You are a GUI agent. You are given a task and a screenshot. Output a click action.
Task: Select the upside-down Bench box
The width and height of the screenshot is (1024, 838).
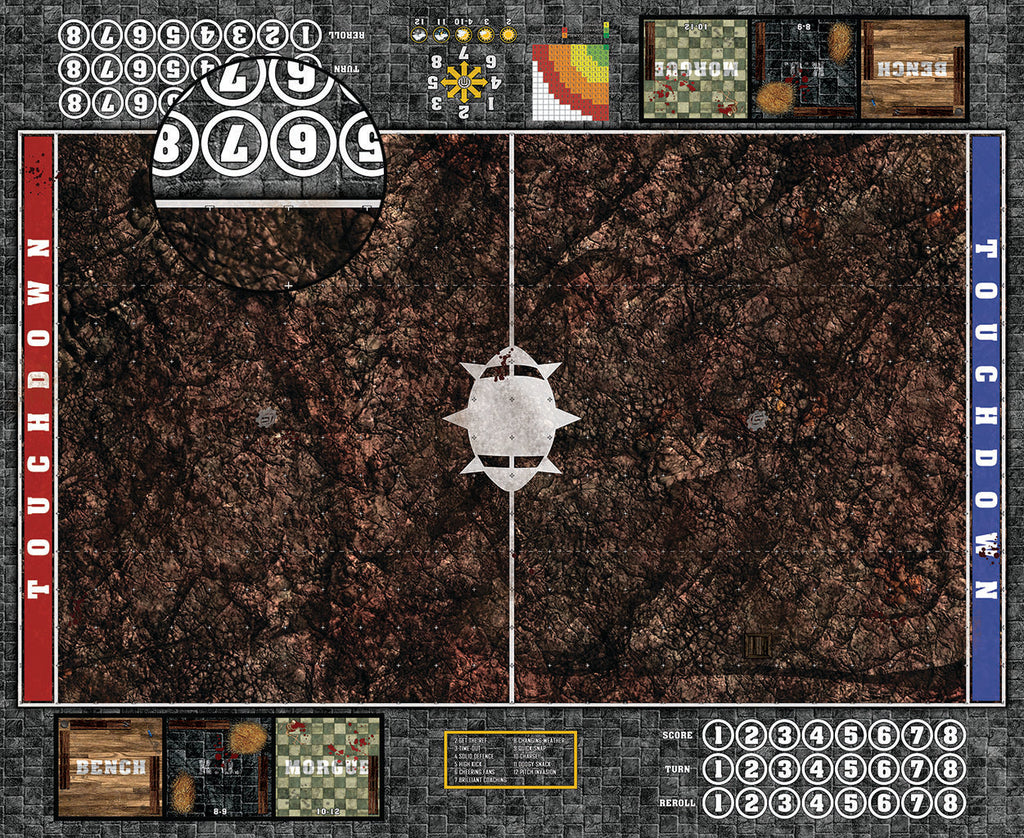click(x=914, y=68)
